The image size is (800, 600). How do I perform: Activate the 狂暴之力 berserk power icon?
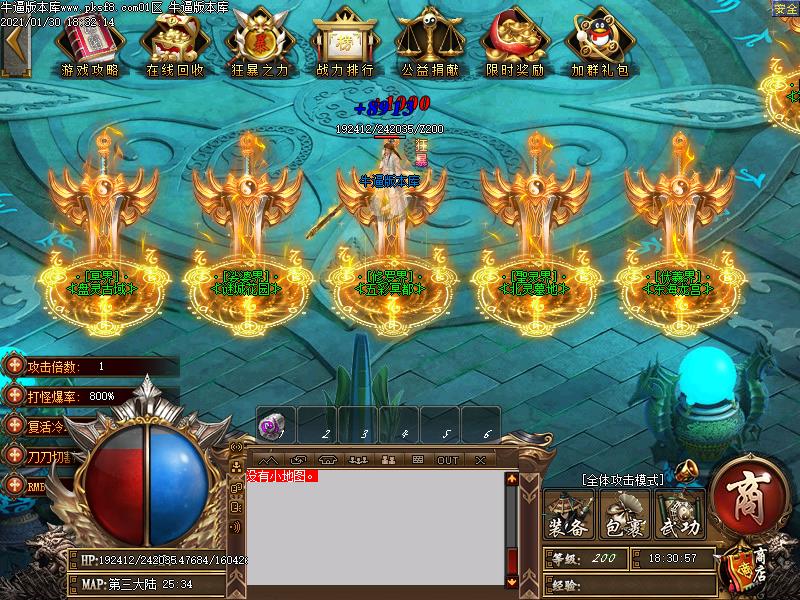tap(260, 44)
